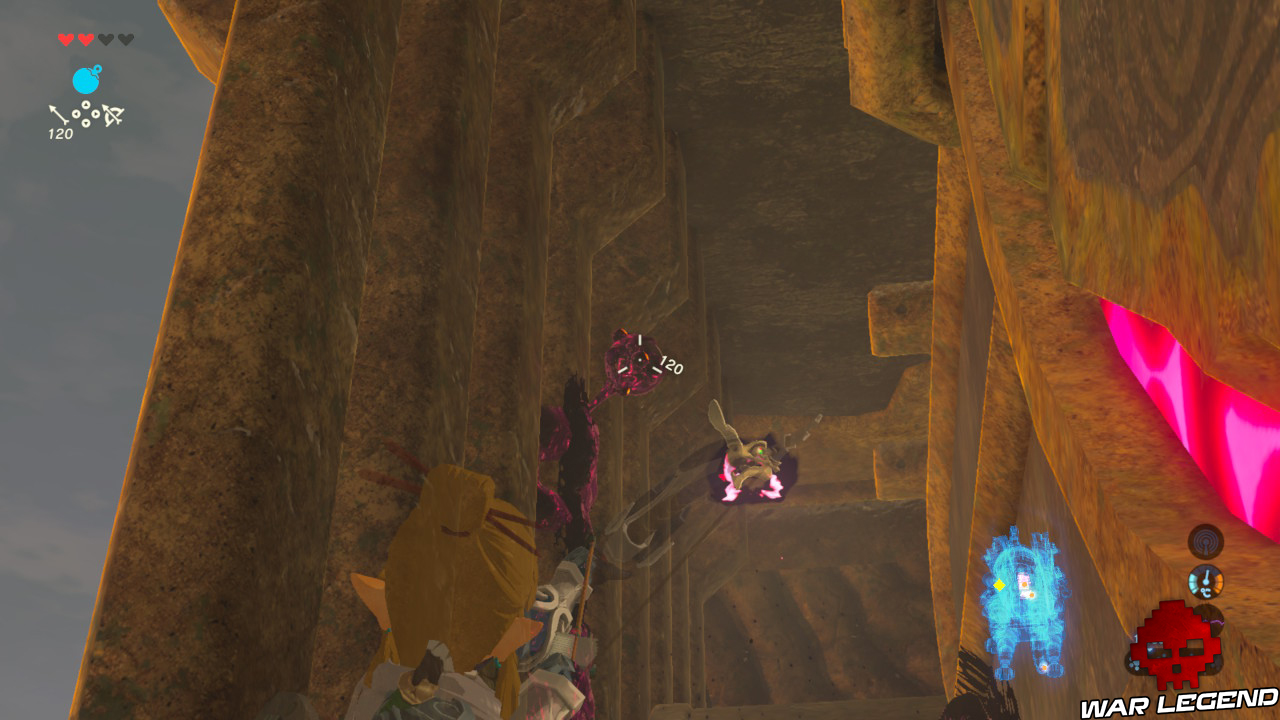
Task: Click the left diagonal arrow next to 120
Action: point(58,115)
